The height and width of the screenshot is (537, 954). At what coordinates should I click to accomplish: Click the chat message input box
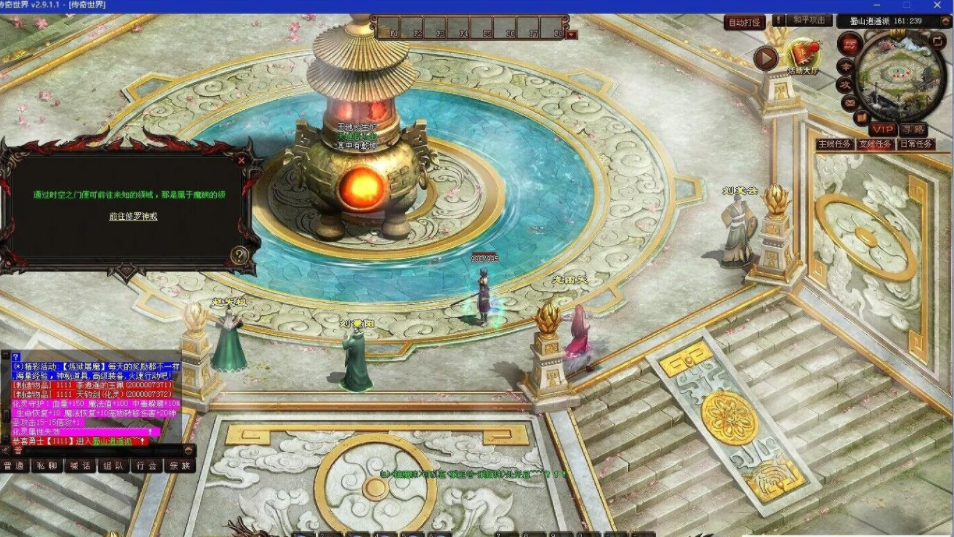coord(100,451)
